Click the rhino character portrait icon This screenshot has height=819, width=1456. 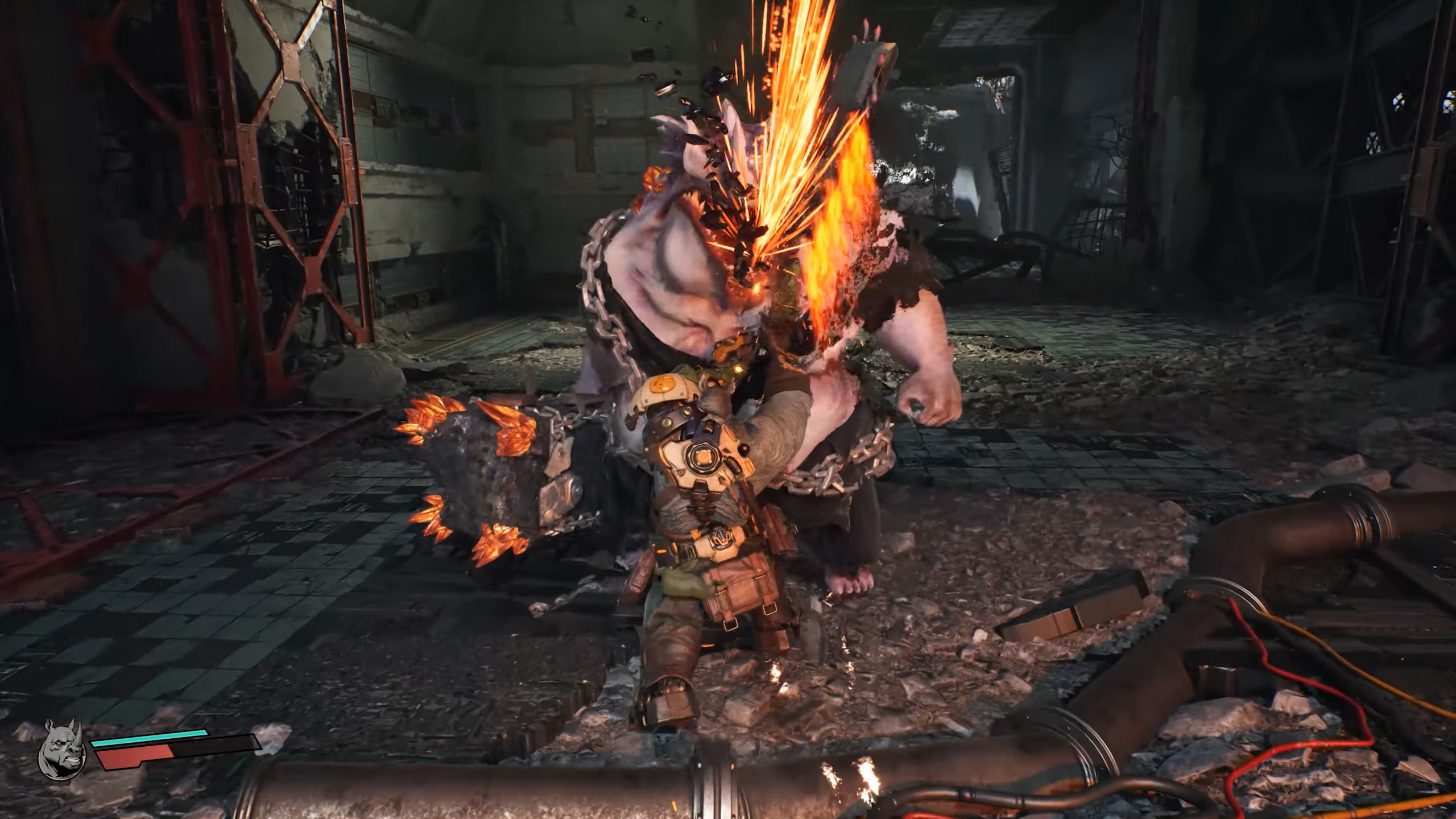pos(61,748)
